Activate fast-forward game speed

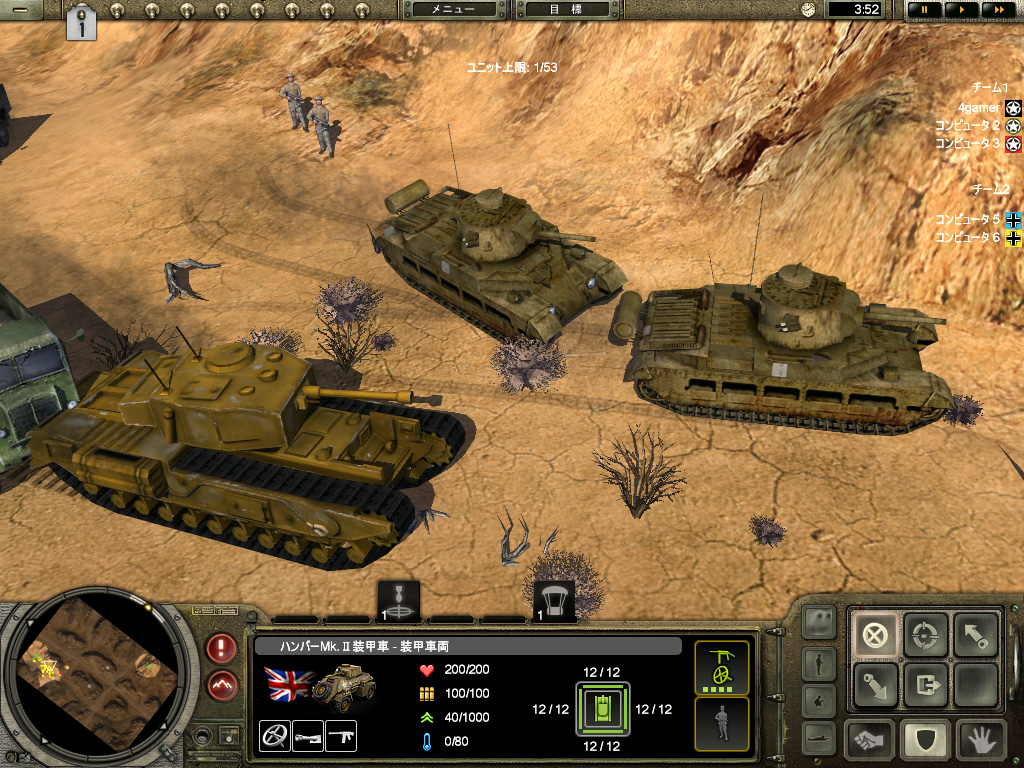point(997,9)
